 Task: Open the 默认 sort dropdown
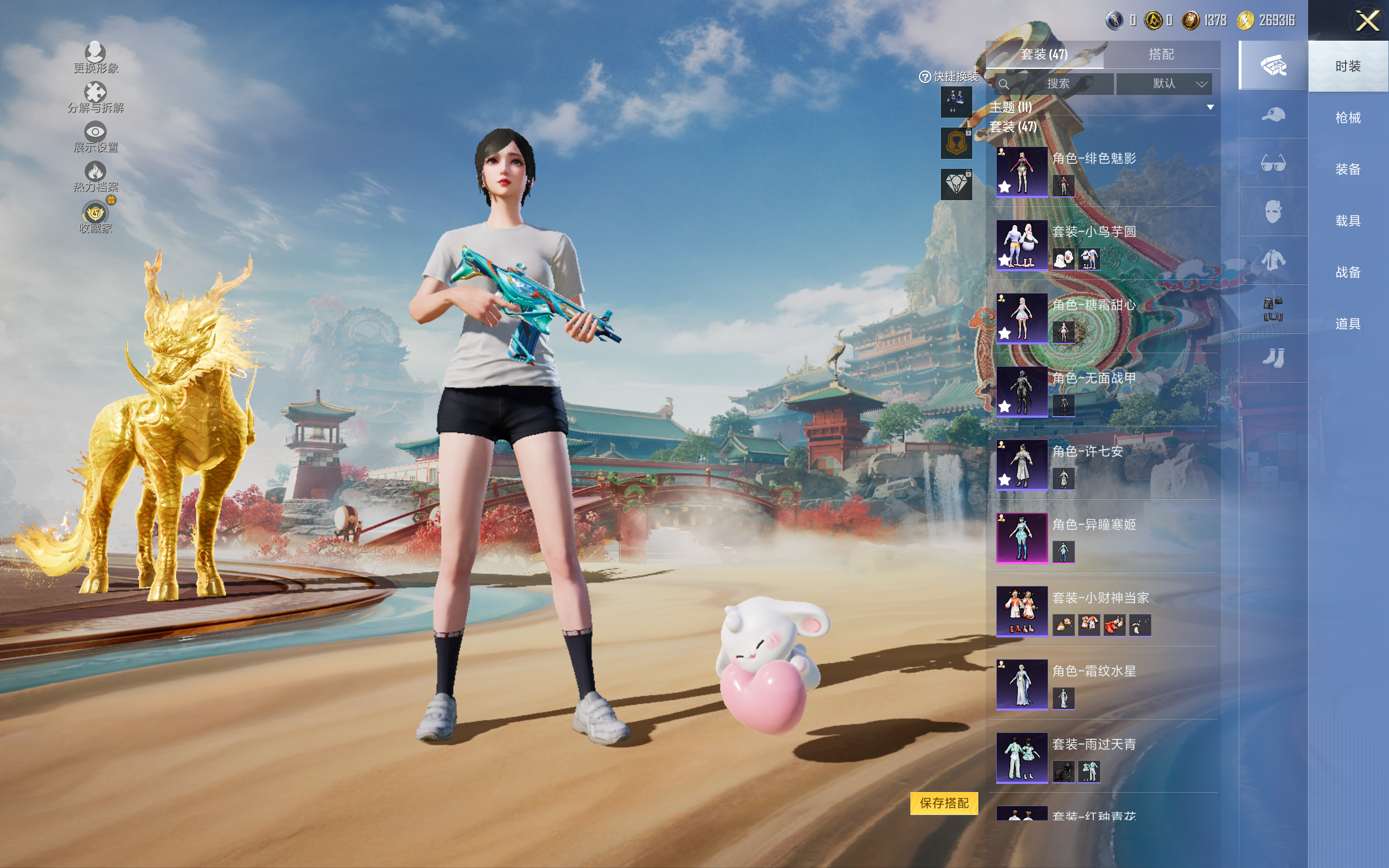tap(1164, 84)
